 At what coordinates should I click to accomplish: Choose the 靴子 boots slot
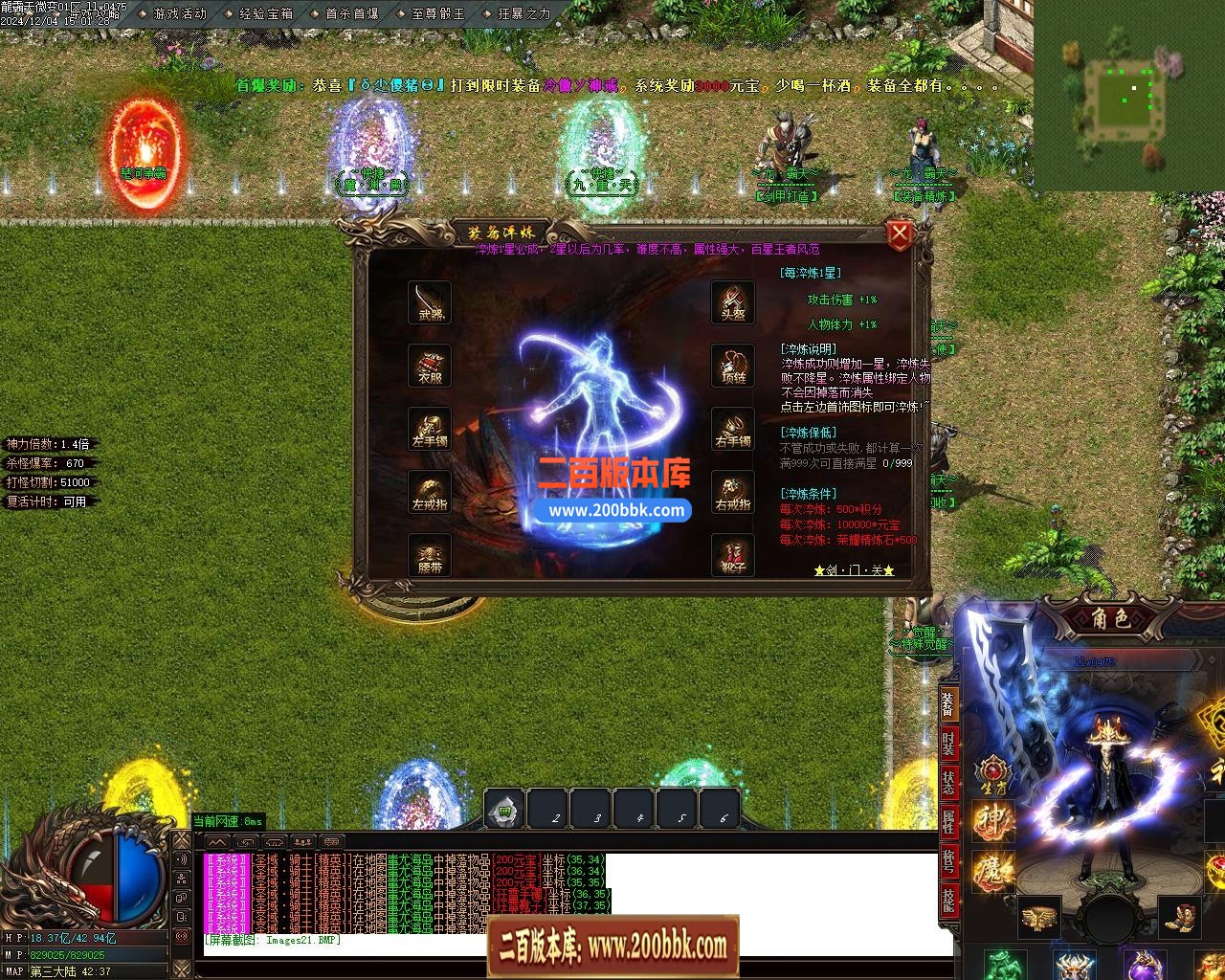click(733, 554)
